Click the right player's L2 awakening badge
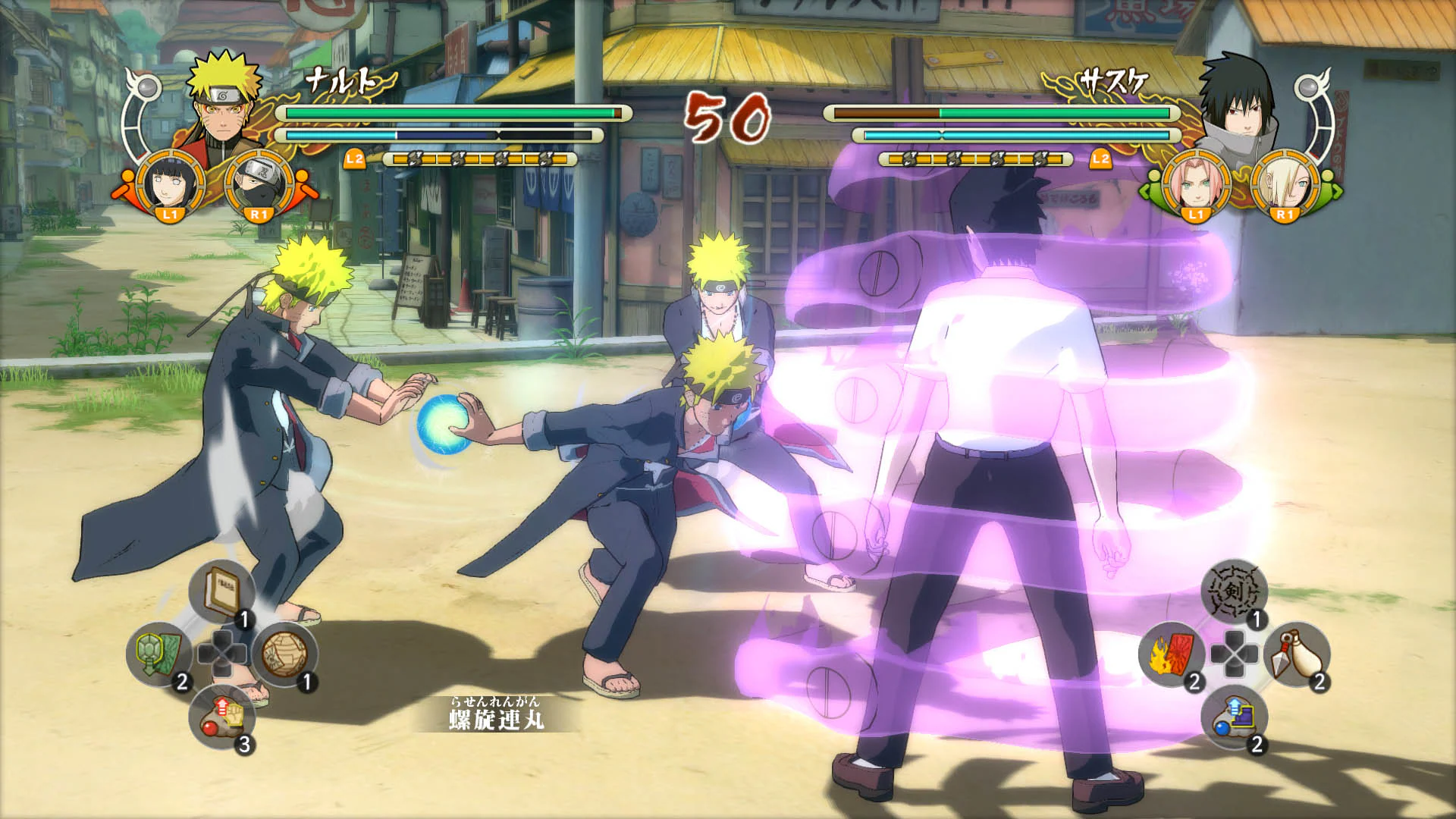This screenshot has width=1456, height=819. (x=1101, y=159)
